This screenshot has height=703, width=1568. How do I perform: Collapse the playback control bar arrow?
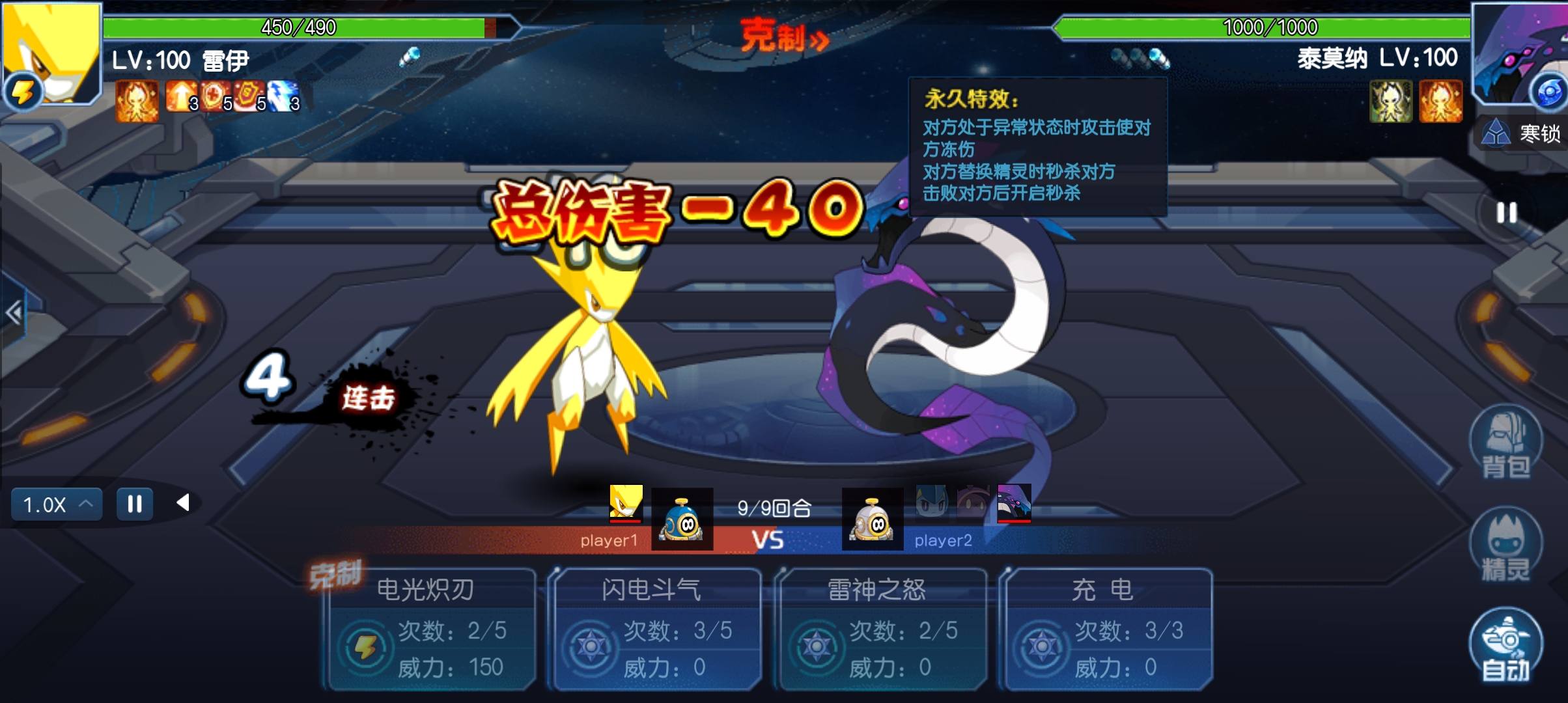point(184,503)
